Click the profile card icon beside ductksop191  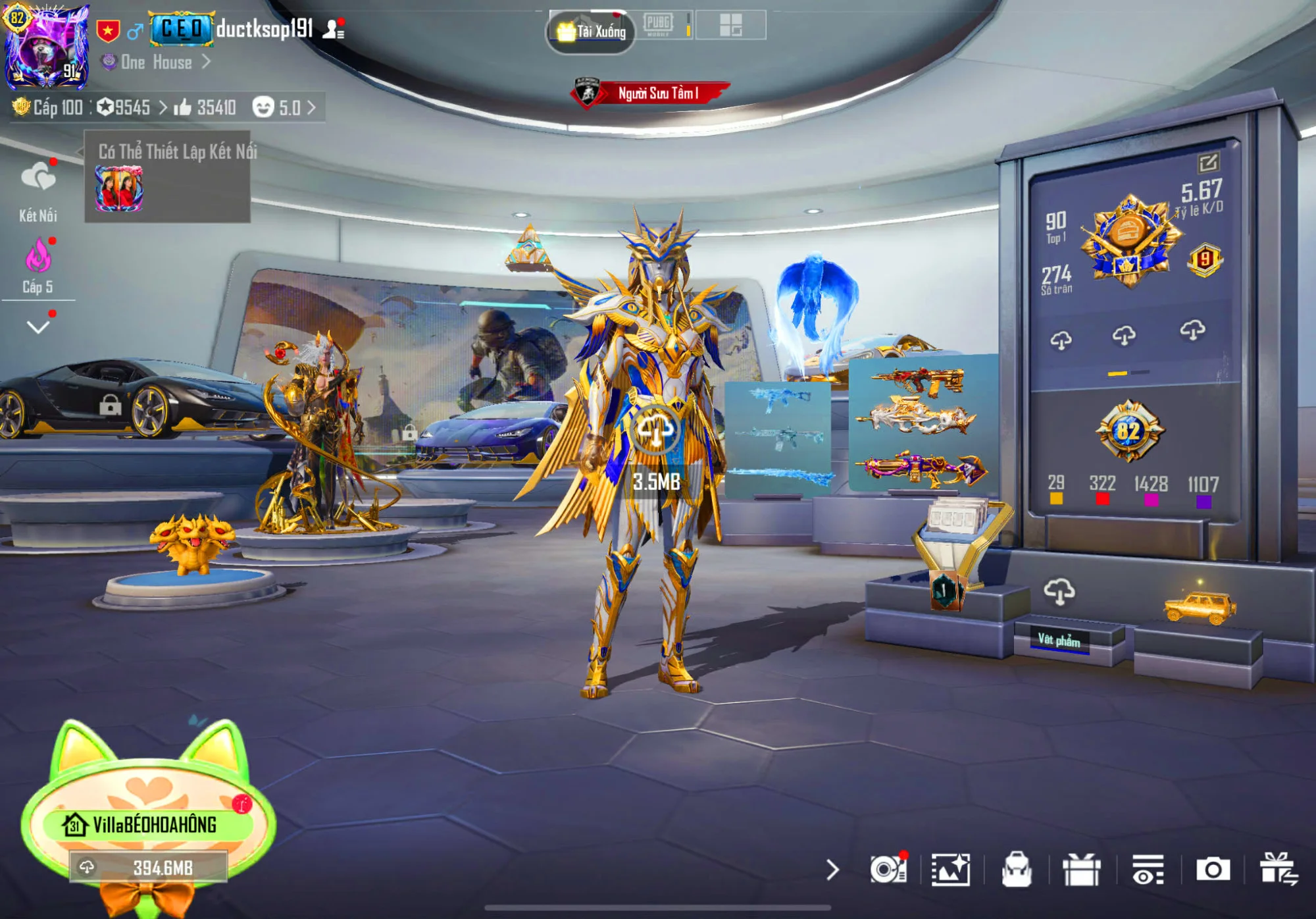pos(333,30)
